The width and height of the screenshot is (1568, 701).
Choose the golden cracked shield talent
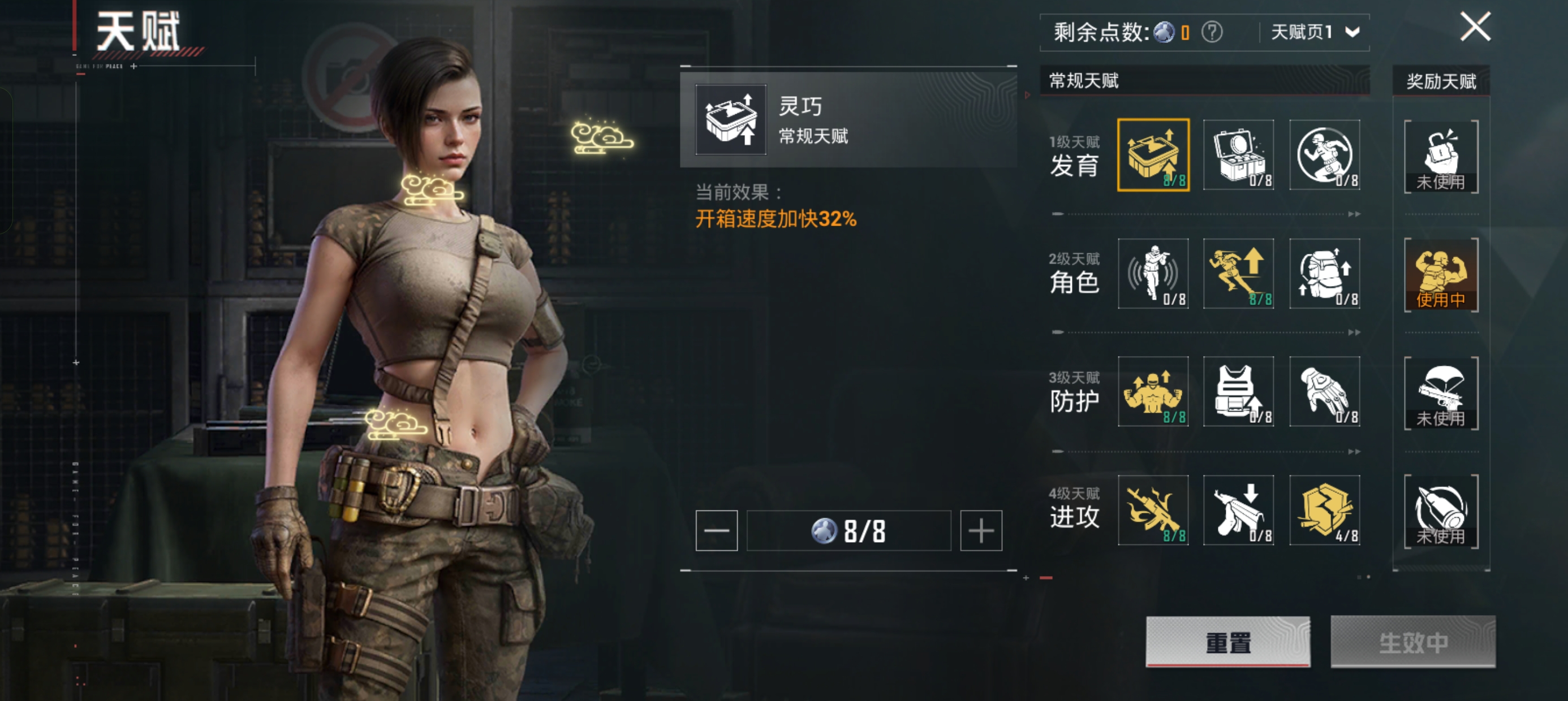pyautogui.click(x=1325, y=510)
